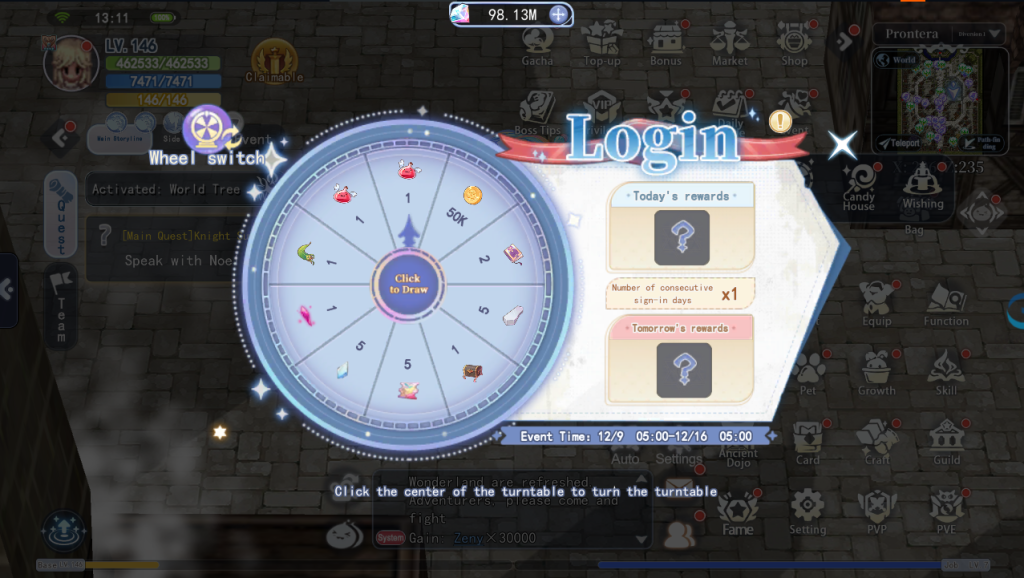Viewport: 1024px width, 578px height.
Task: Open the Top-up menu
Action: coord(602,44)
